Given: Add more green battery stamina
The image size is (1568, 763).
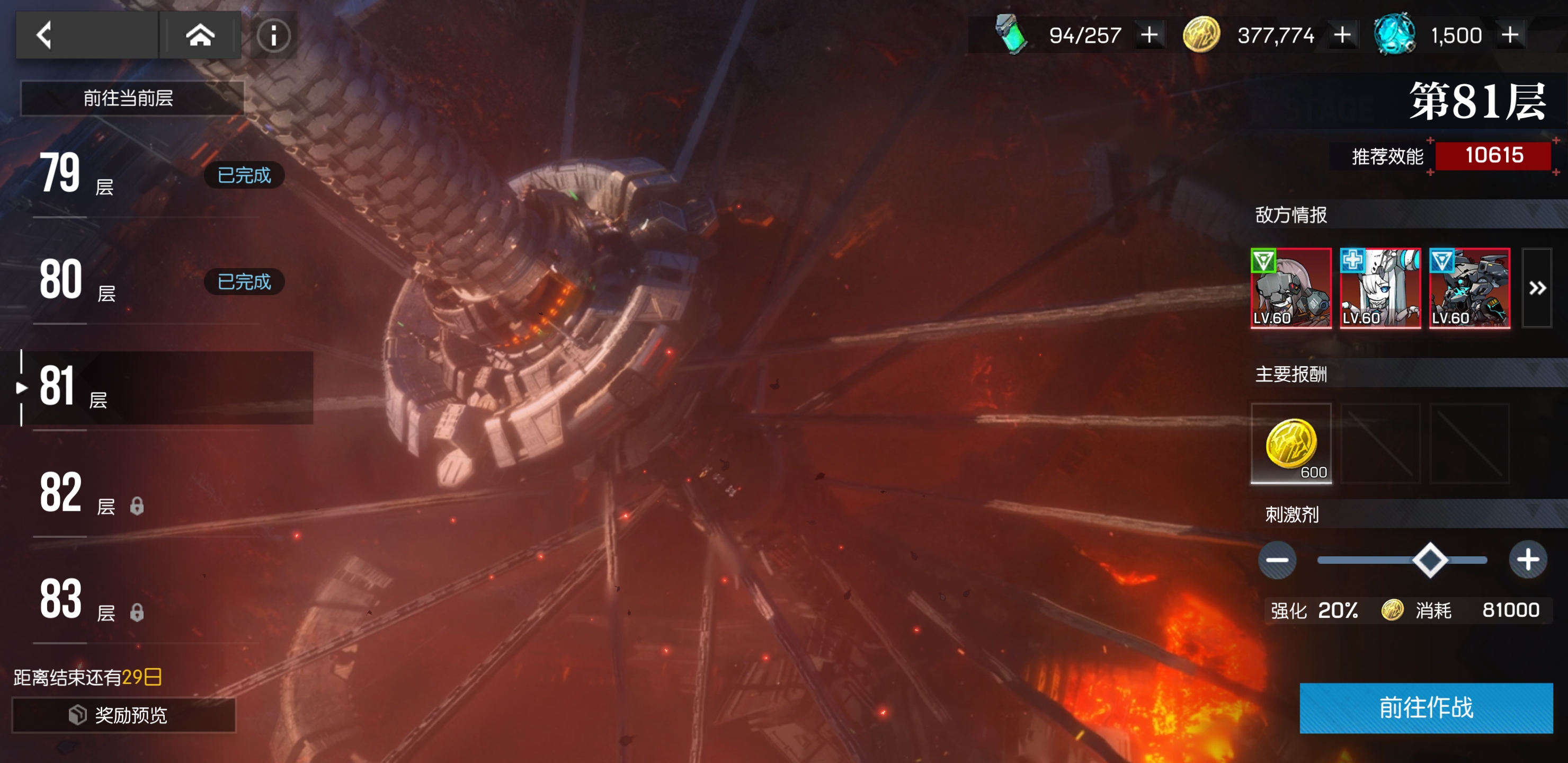Looking at the screenshot, I should (x=1148, y=35).
